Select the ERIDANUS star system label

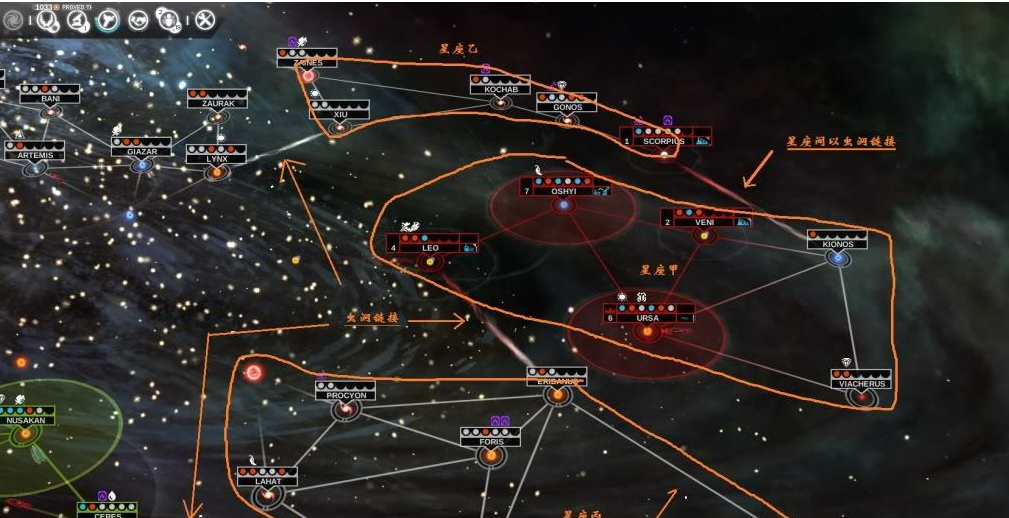click(x=556, y=381)
